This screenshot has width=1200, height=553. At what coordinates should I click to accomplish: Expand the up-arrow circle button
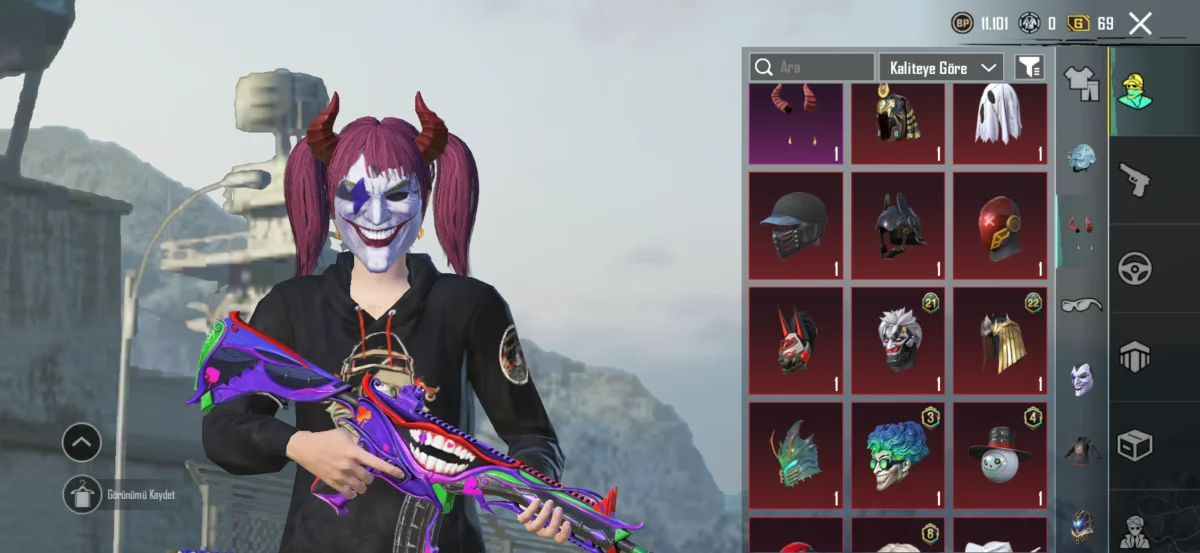coord(82,441)
